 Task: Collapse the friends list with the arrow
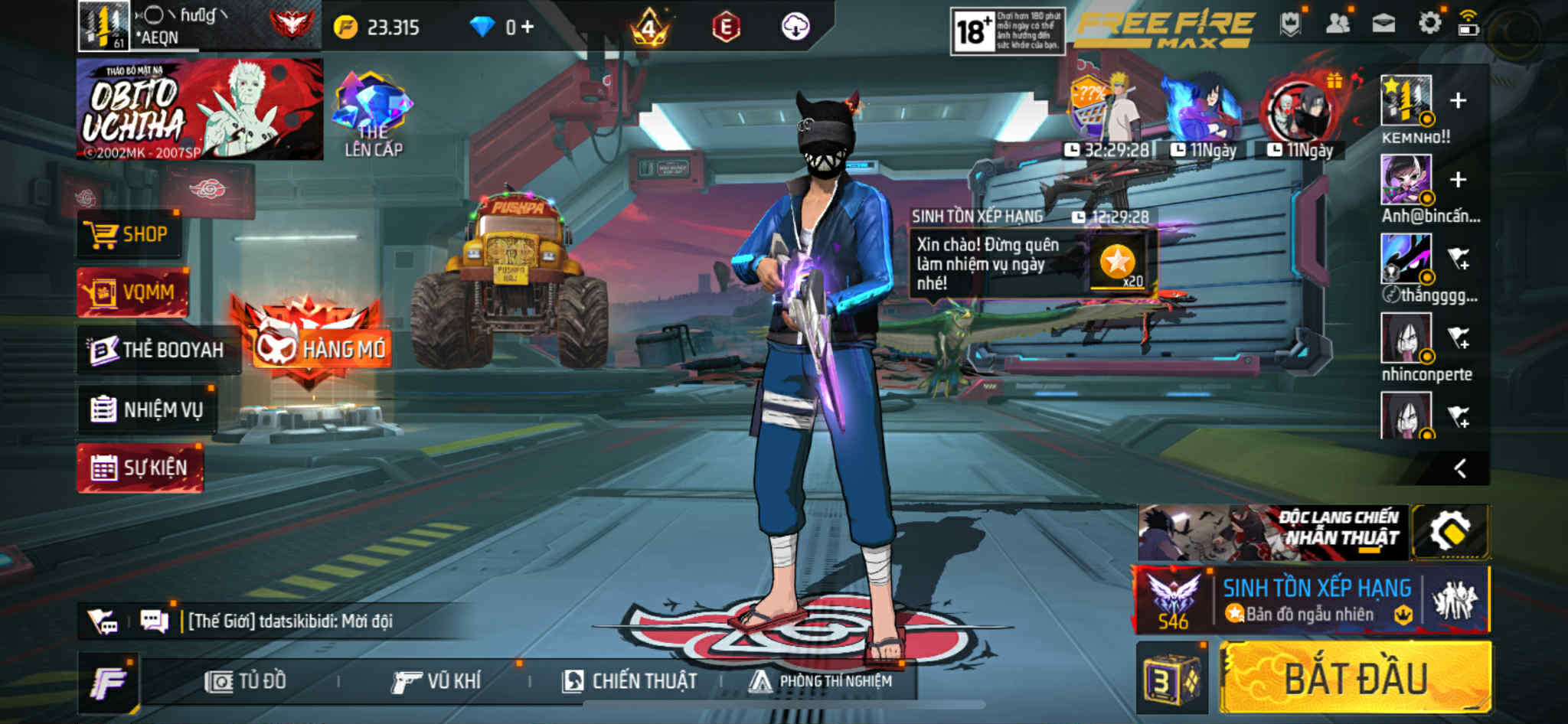(x=1460, y=468)
